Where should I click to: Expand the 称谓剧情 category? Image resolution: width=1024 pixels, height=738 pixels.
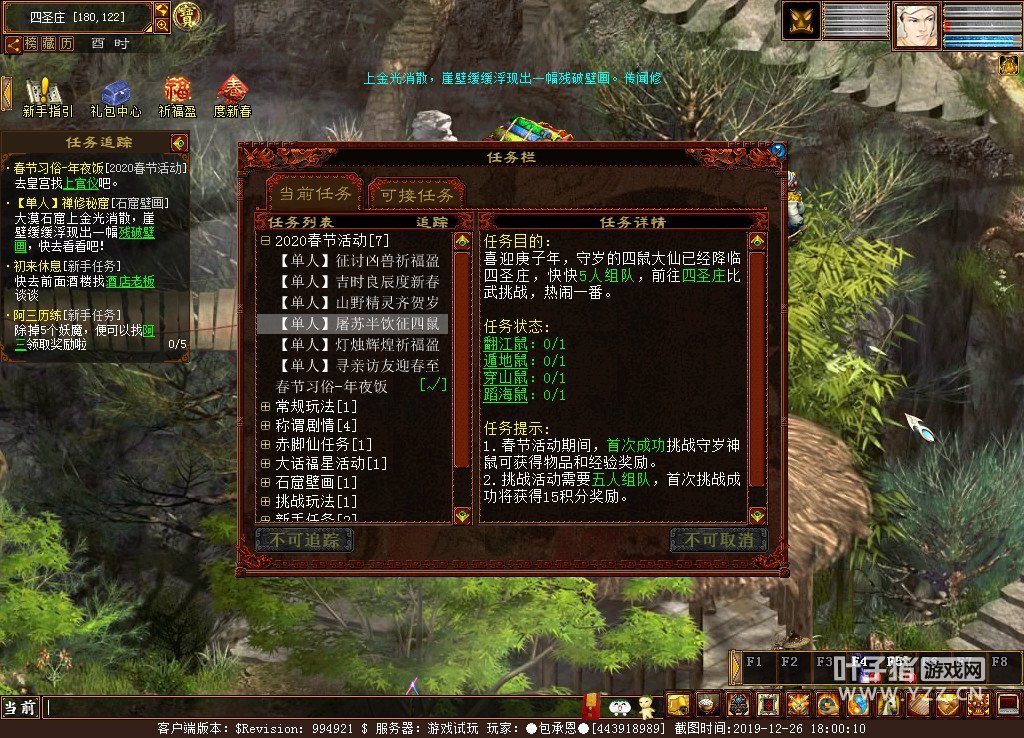pos(265,426)
